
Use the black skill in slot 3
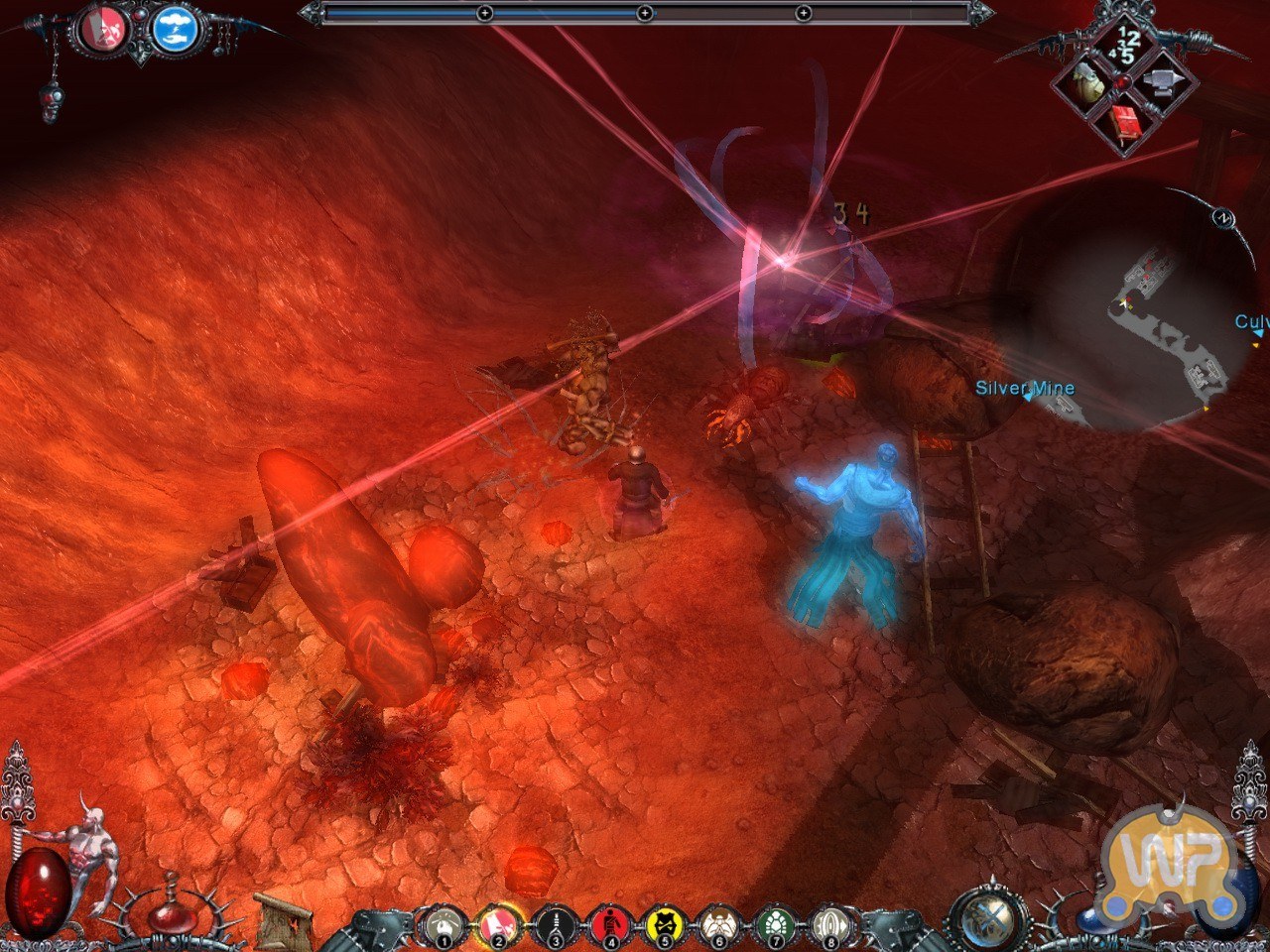click(x=553, y=926)
